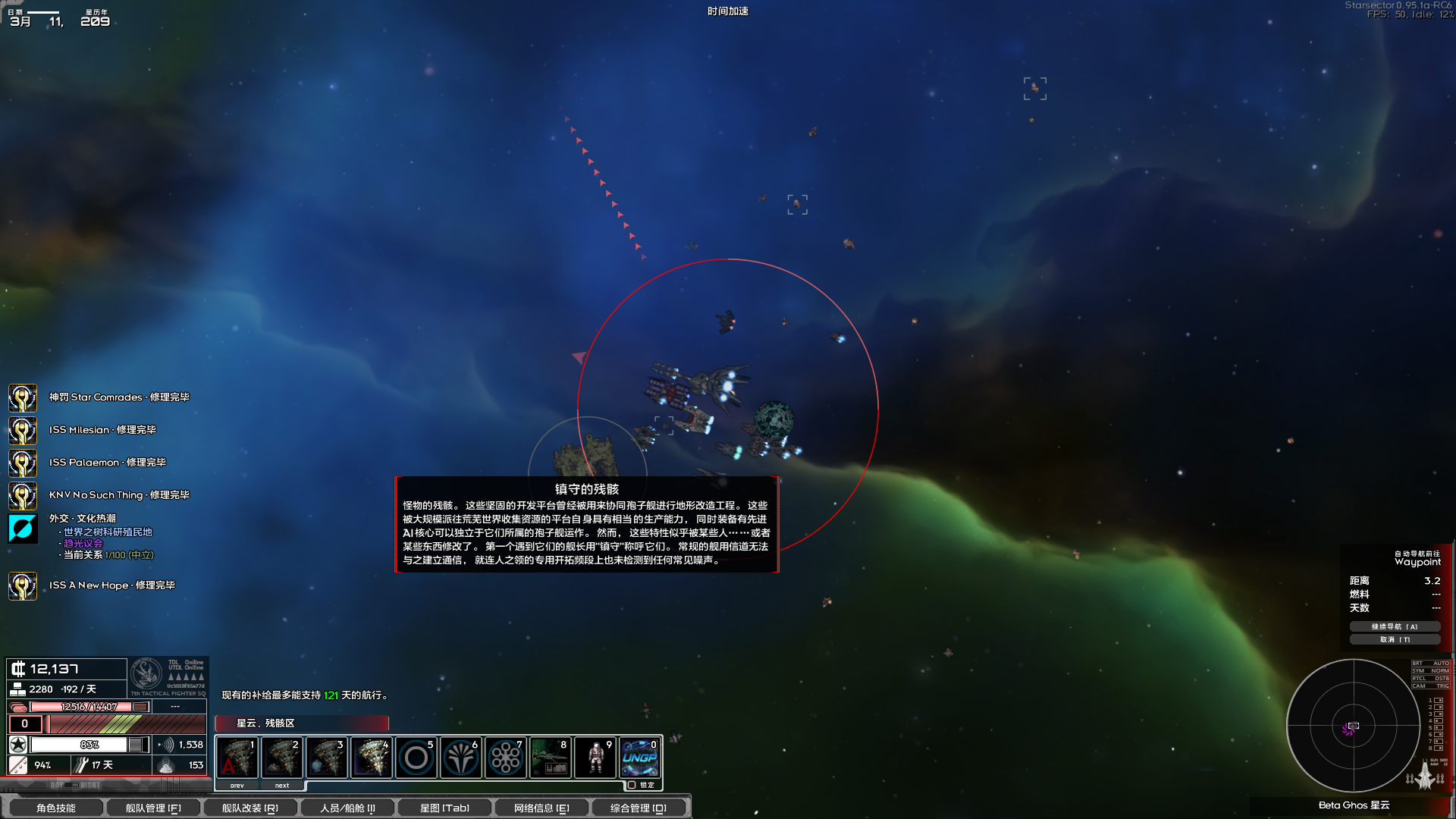Select the flare burst ability icon in slot 6
Viewport: 1456px width, 819px height.
(460, 757)
